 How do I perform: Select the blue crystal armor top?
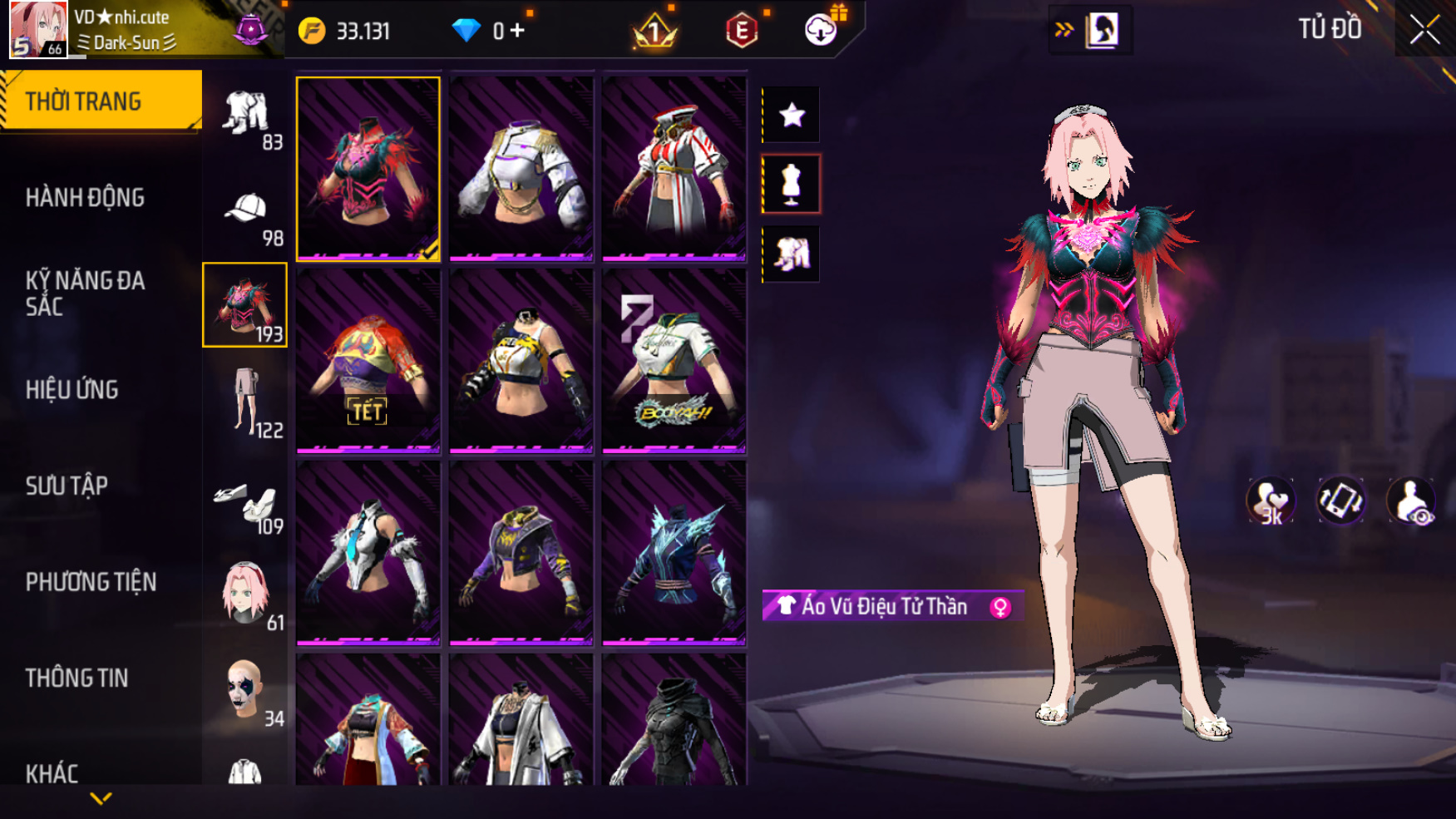point(674,553)
